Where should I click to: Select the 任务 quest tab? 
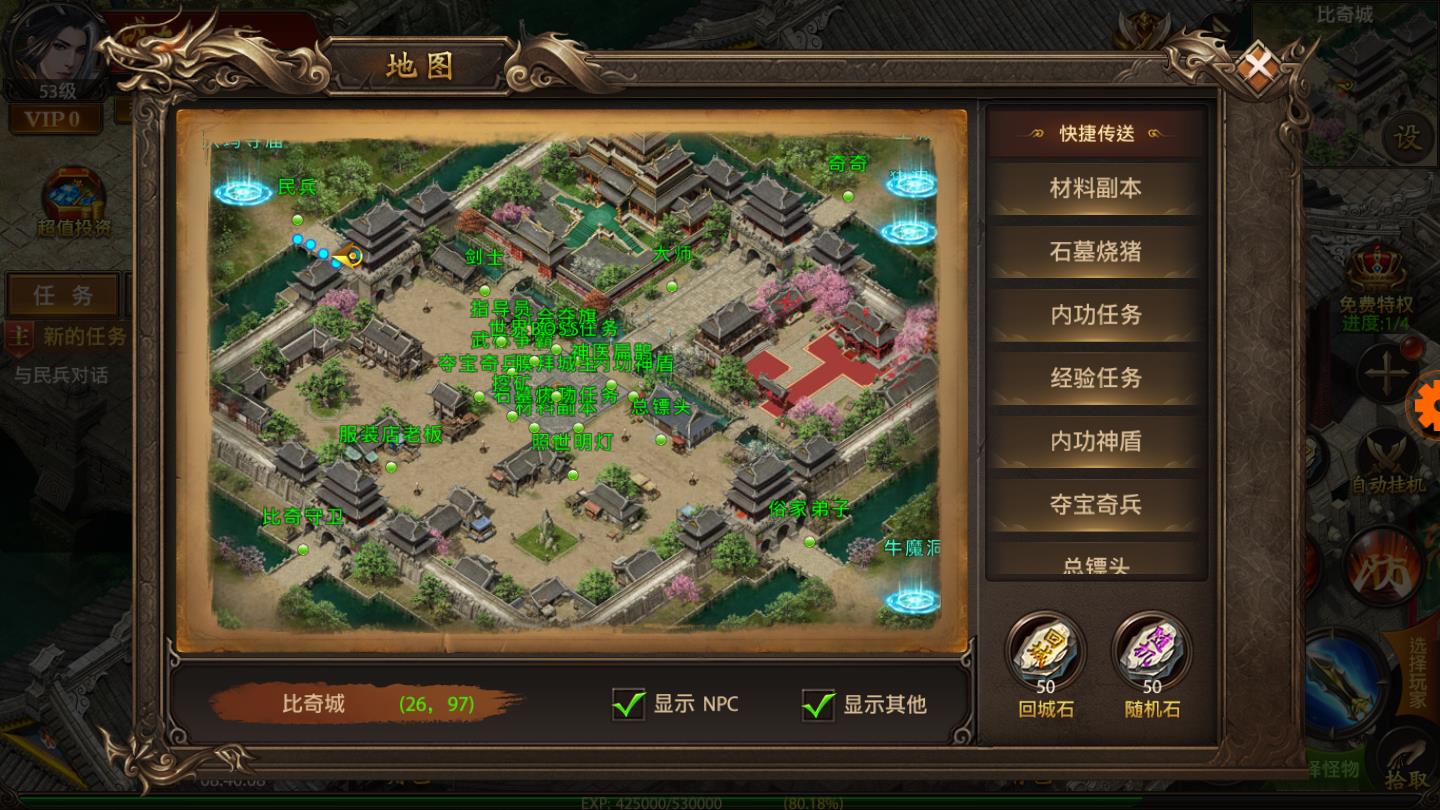click(63, 295)
